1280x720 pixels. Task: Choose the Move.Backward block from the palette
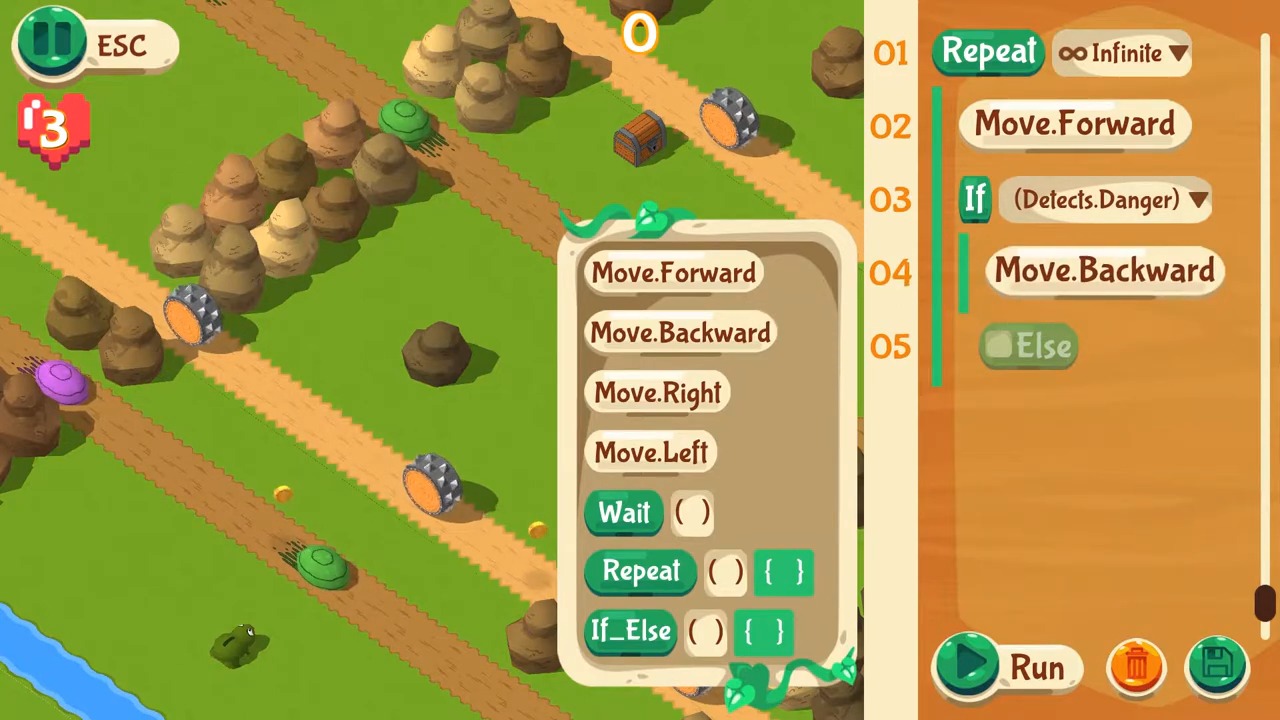(x=680, y=333)
